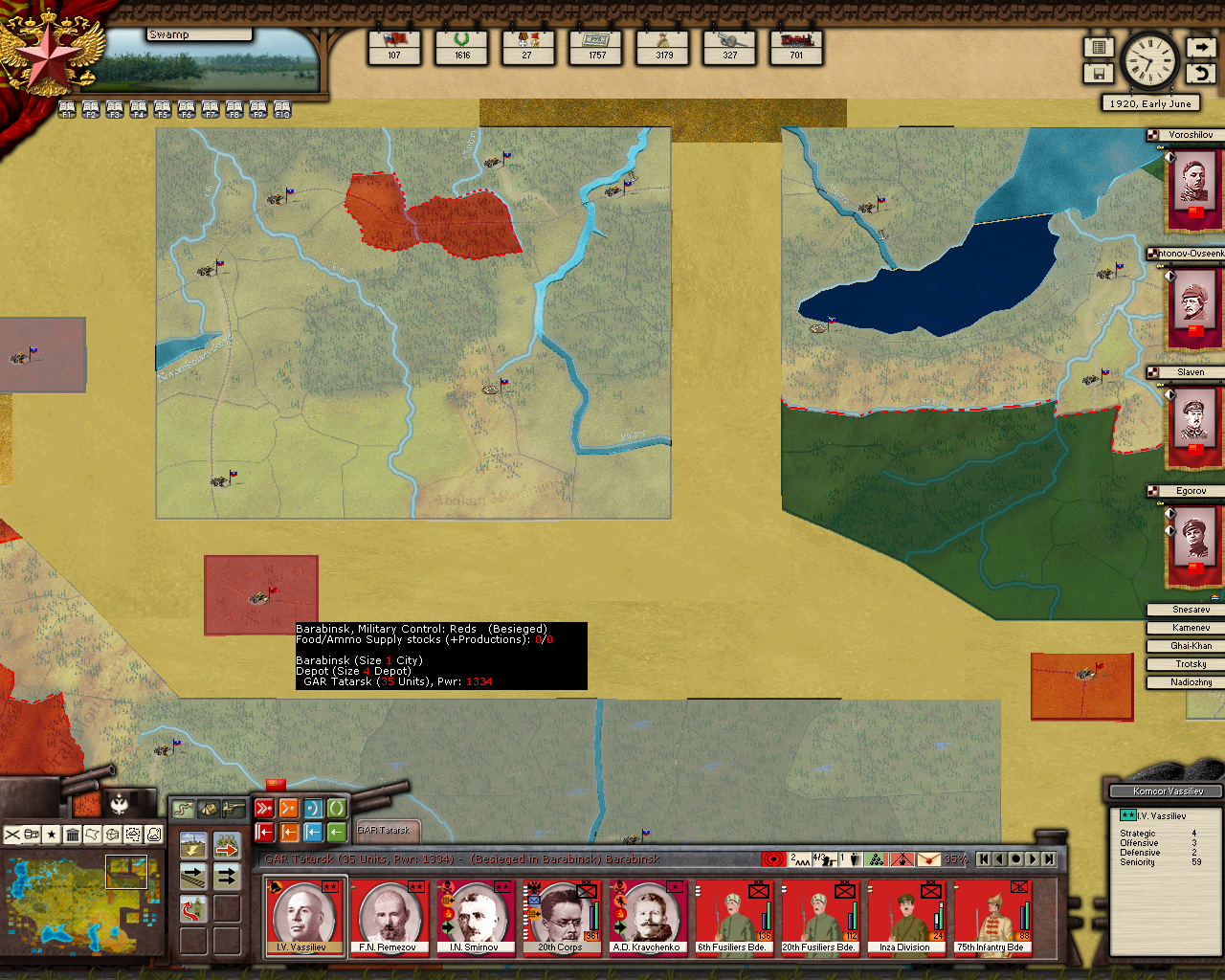Screen dimensions: 1225x980
Task: Choose the 20th Corps unit card
Action: point(561,917)
